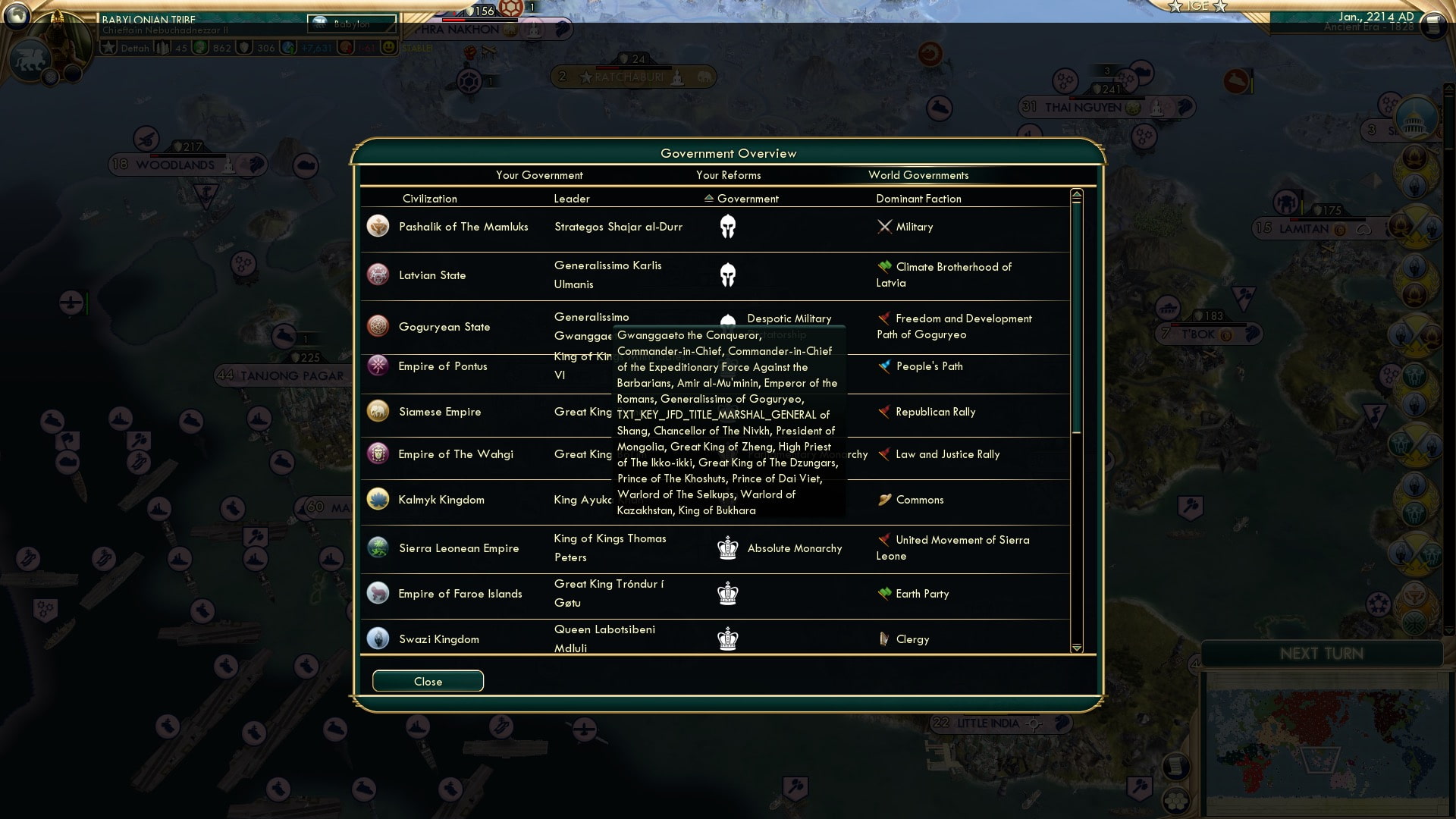This screenshot has width=1456, height=819.
Task: Select the World Governments tab
Action: click(x=919, y=174)
